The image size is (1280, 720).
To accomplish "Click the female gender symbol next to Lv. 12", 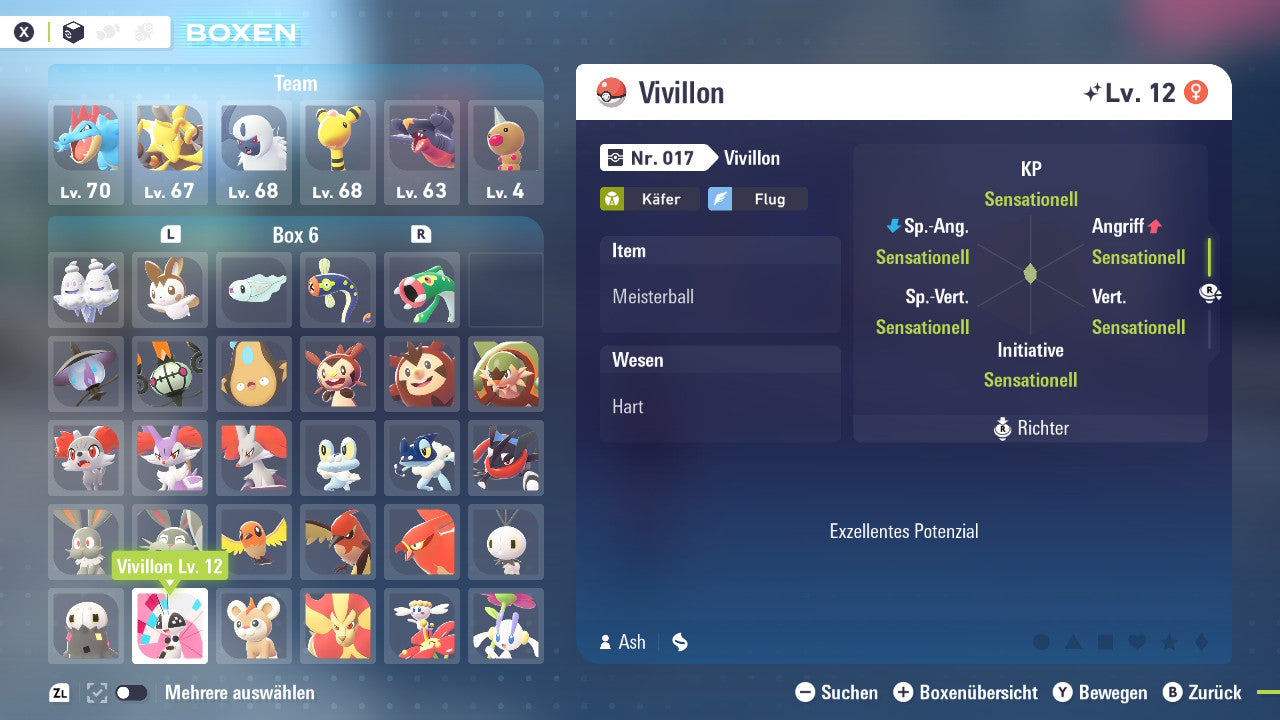I will click(1197, 90).
